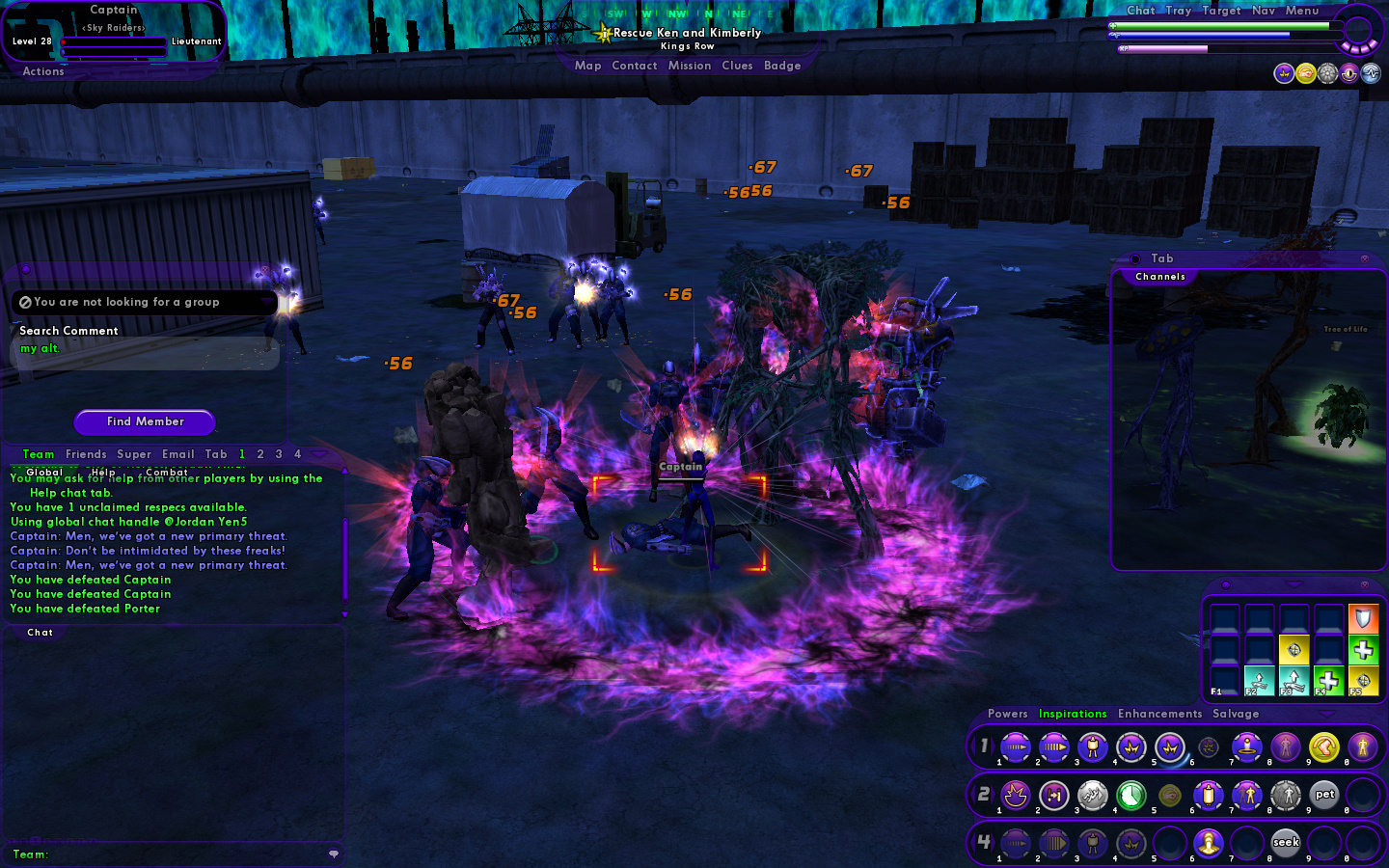Show the Mission details
1389x868 pixels.
[689, 66]
